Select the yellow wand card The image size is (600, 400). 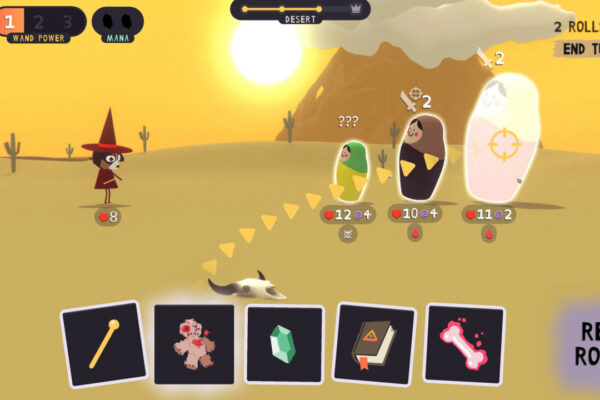click(x=103, y=343)
